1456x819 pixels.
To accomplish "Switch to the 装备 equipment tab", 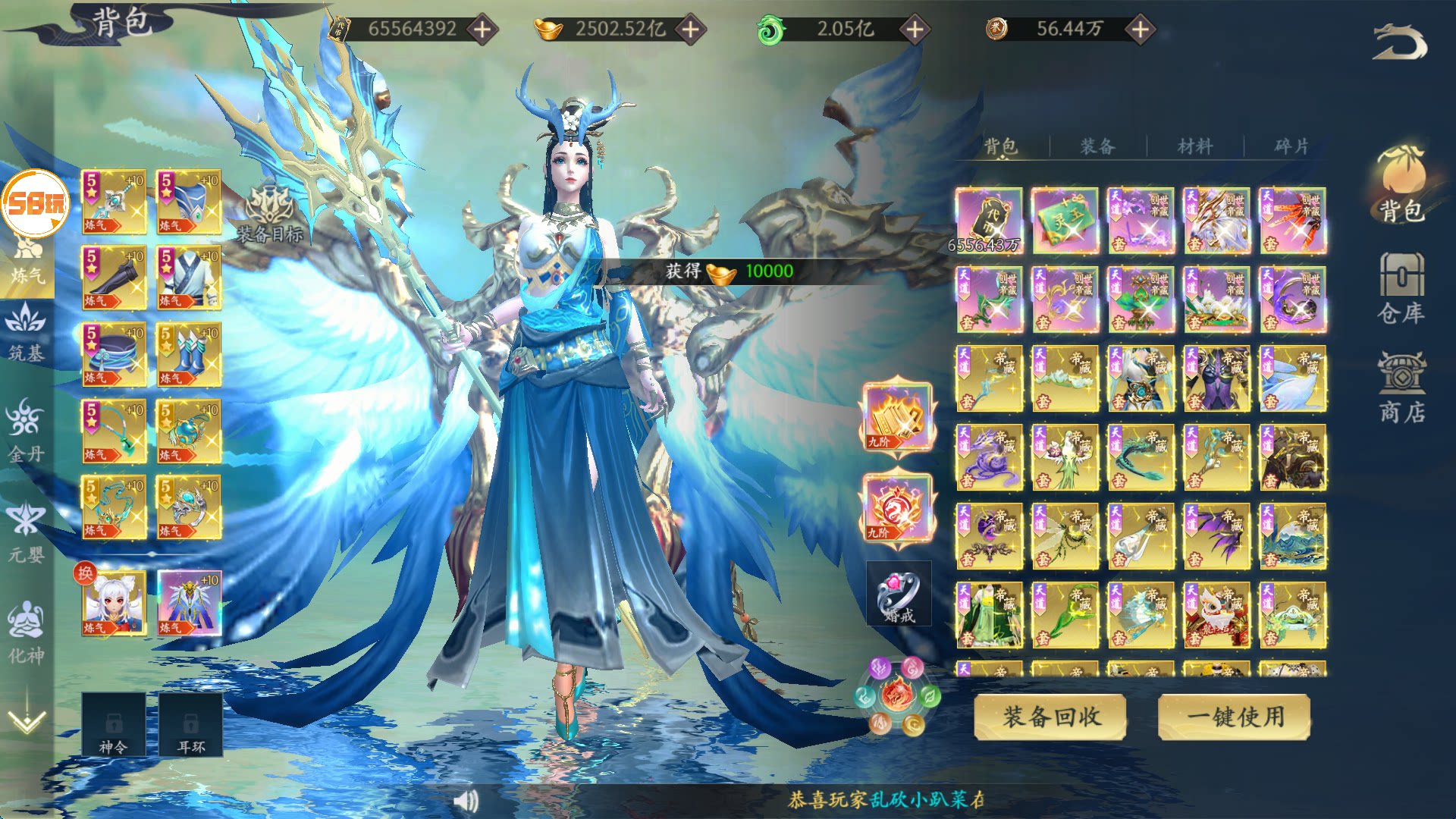I will (x=1097, y=146).
